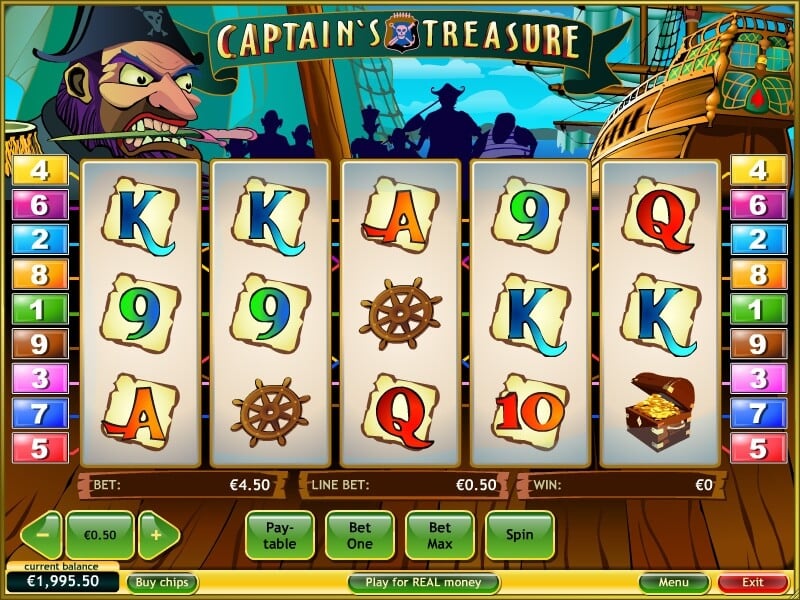Viewport: 800px width, 600px height.
Task: Select the Bet Max button
Action: coord(439,535)
